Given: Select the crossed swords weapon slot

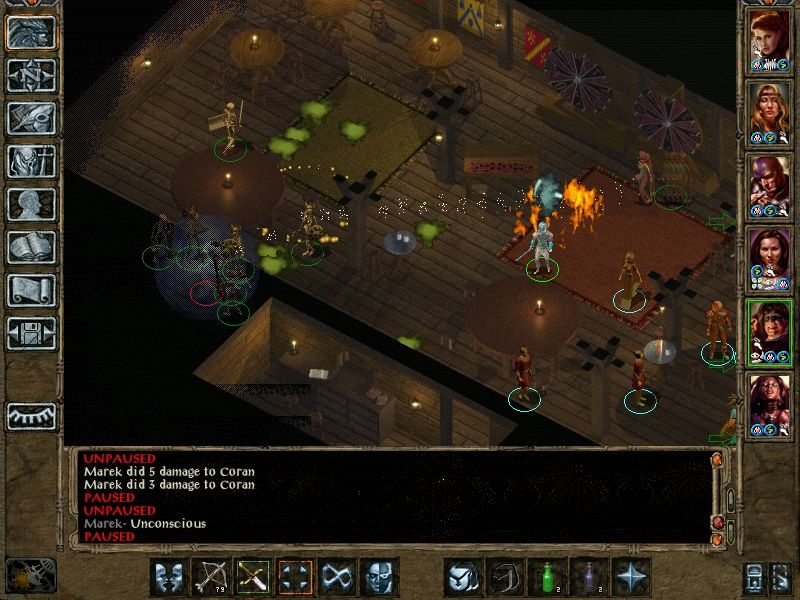Looking at the screenshot, I should 253,577.
